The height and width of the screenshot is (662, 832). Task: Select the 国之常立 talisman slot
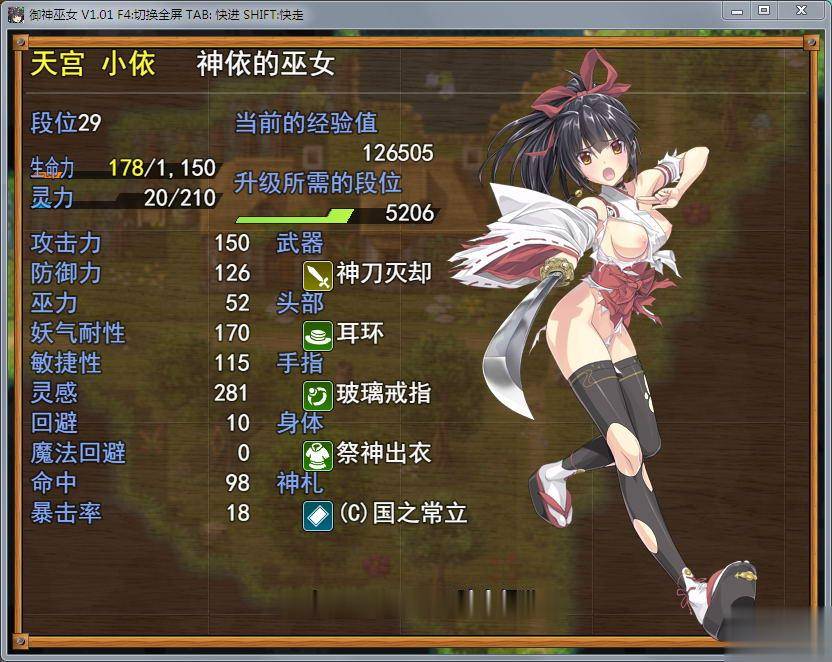[x=386, y=514]
